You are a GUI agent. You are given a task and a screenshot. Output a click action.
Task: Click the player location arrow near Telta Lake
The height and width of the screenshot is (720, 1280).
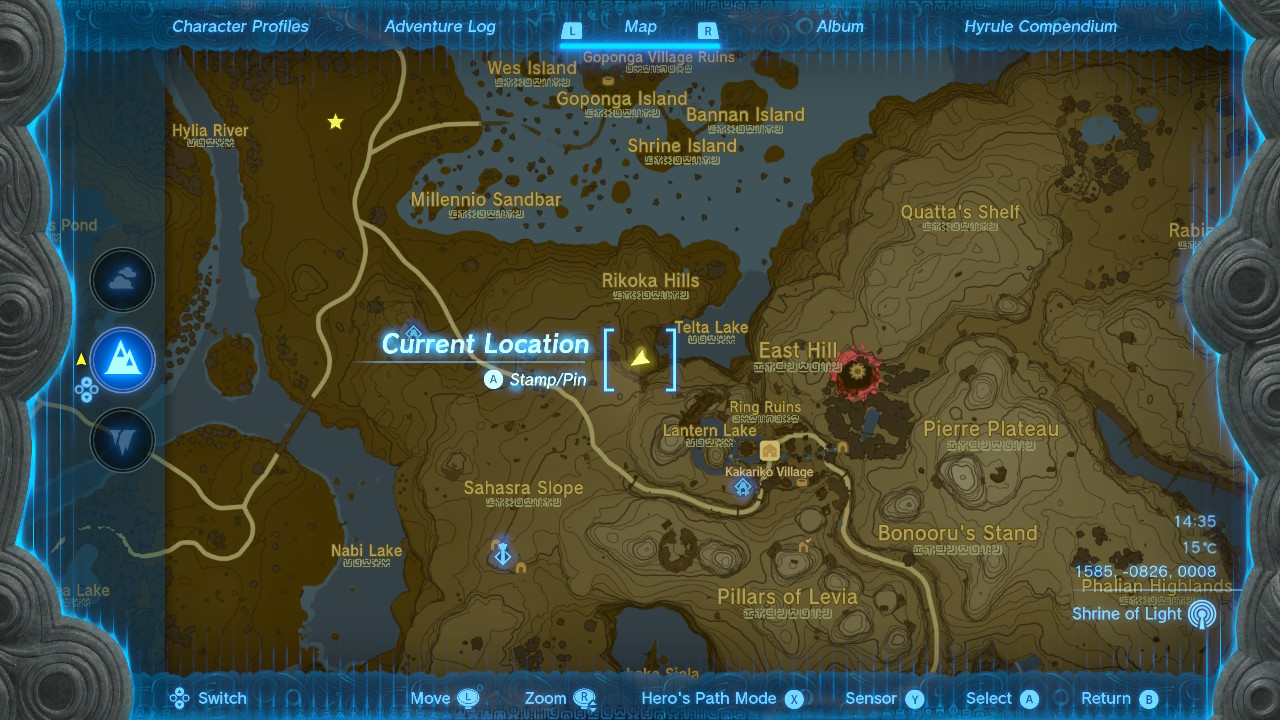coord(641,356)
